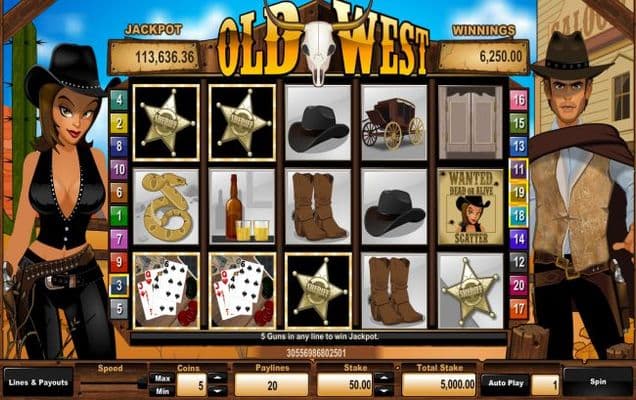This screenshot has width=636, height=400.
Task: Start Auto Play
Action: point(504,382)
